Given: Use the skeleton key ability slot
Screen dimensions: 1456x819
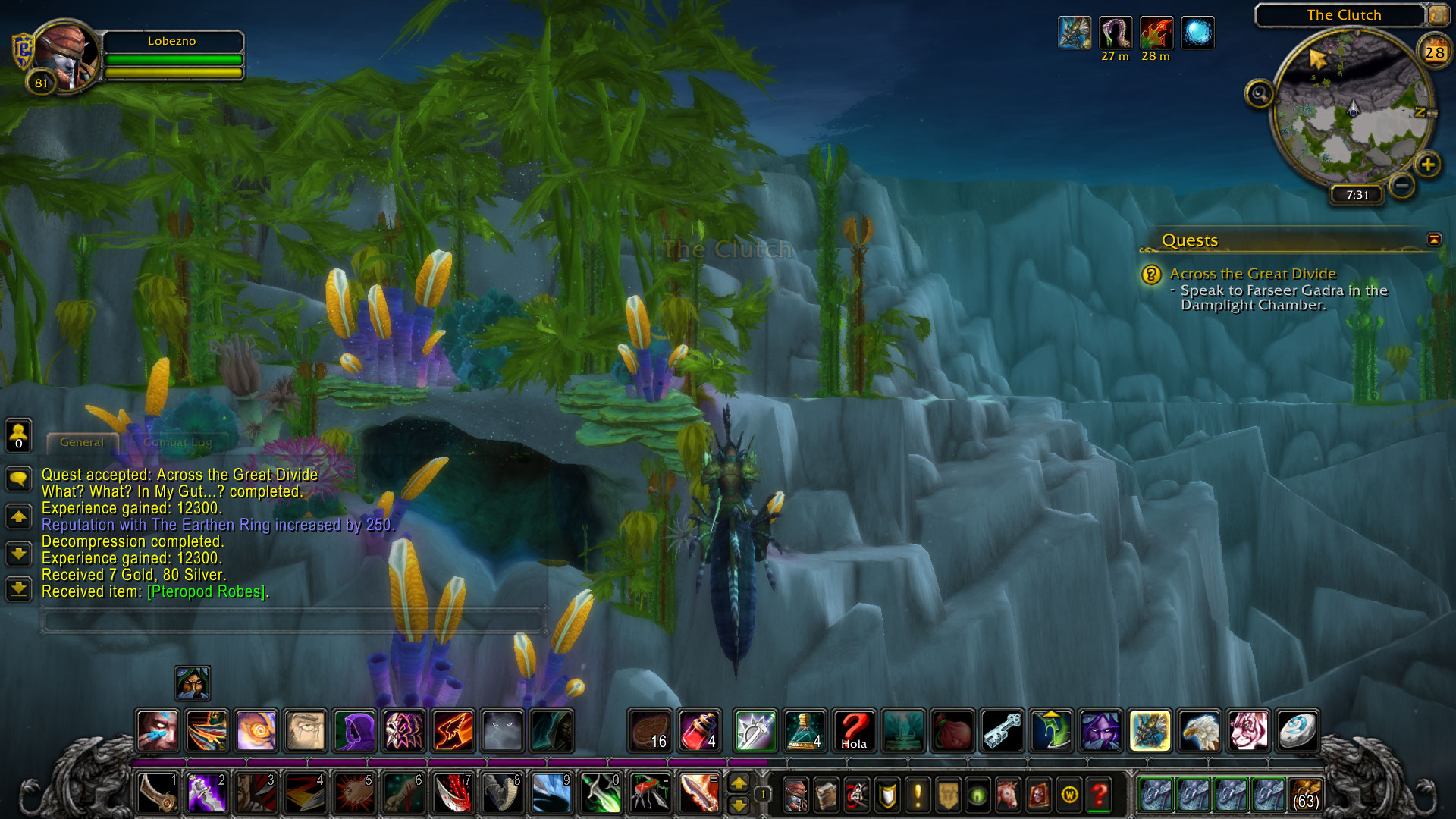Looking at the screenshot, I should [x=1003, y=730].
